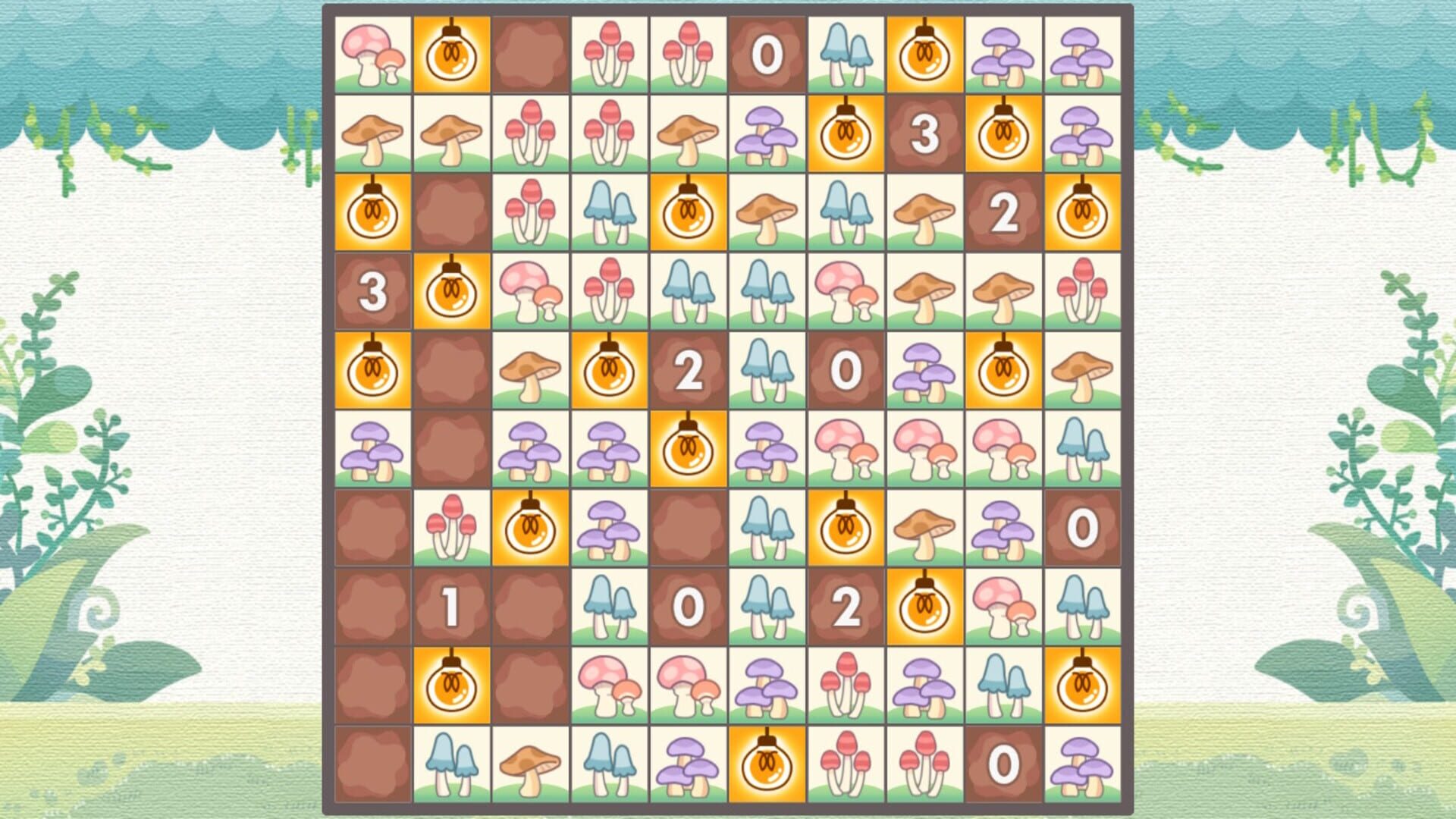Click the '0' tile at the right end of the seventh row
This screenshot has height=819, width=1456.
pos(1084,529)
